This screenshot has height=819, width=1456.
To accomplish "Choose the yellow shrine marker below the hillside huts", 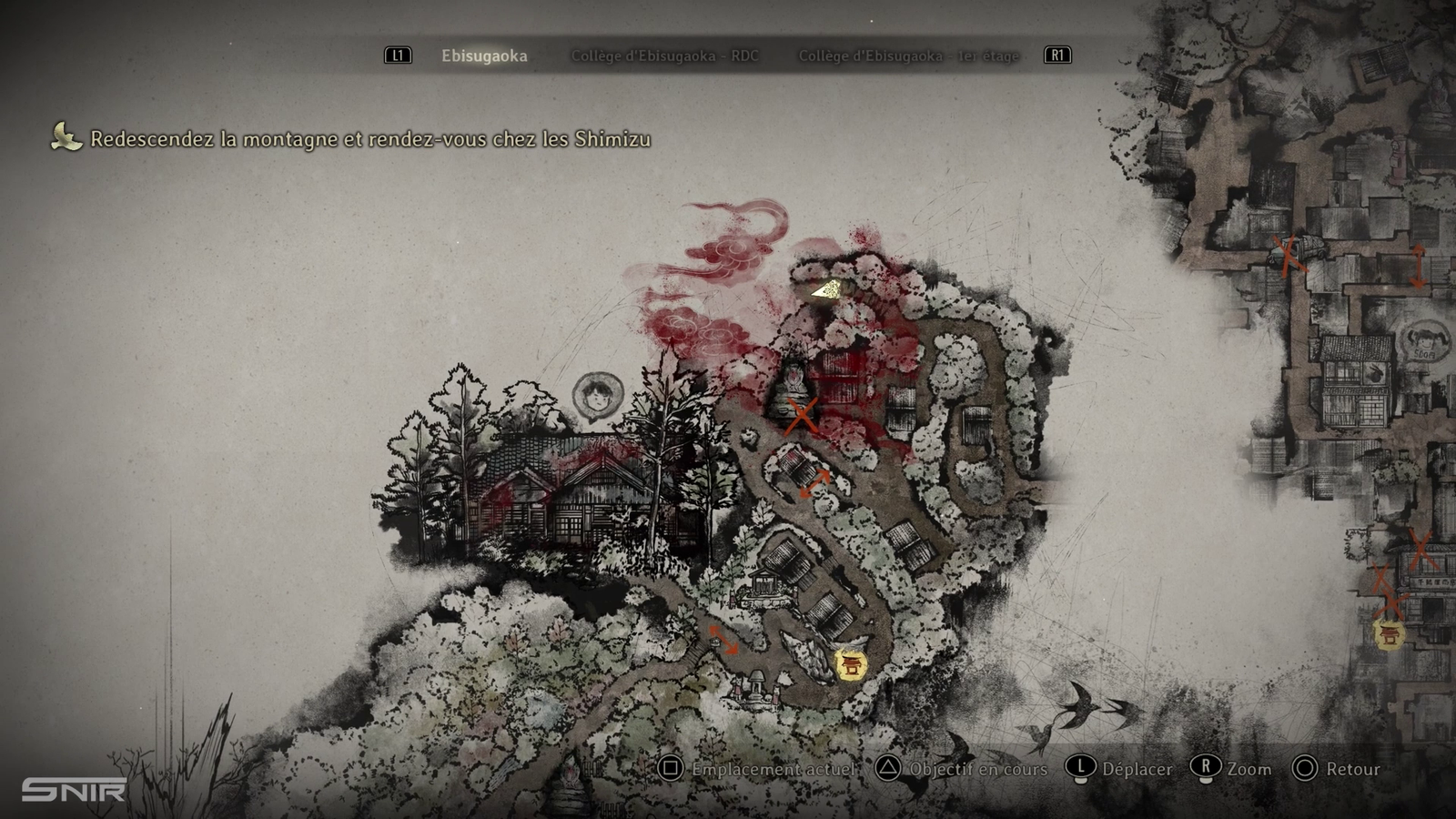I will pyautogui.click(x=852, y=664).
